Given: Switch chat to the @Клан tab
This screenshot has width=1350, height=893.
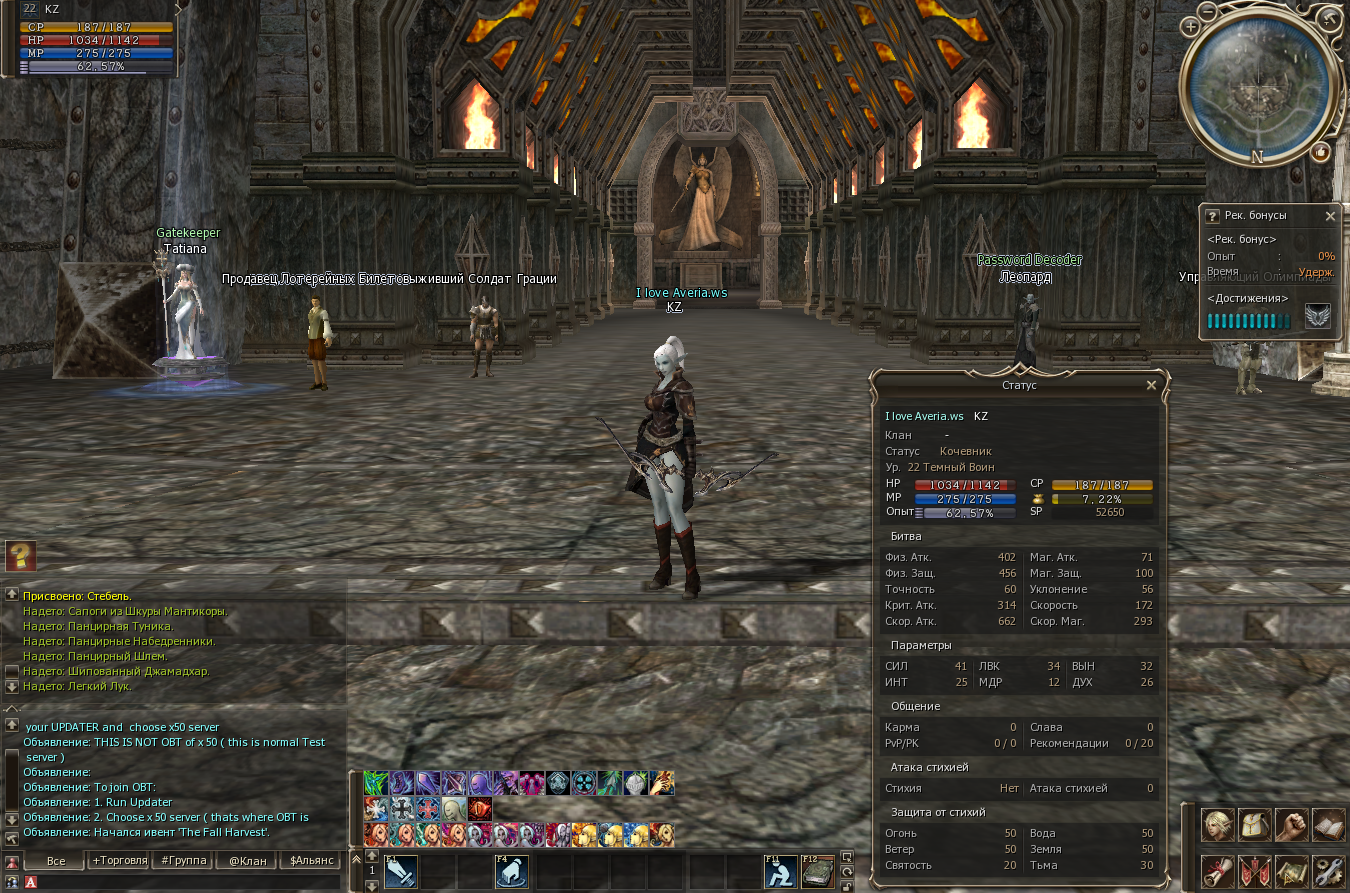Looking at the screenshot, I should 248,860.
